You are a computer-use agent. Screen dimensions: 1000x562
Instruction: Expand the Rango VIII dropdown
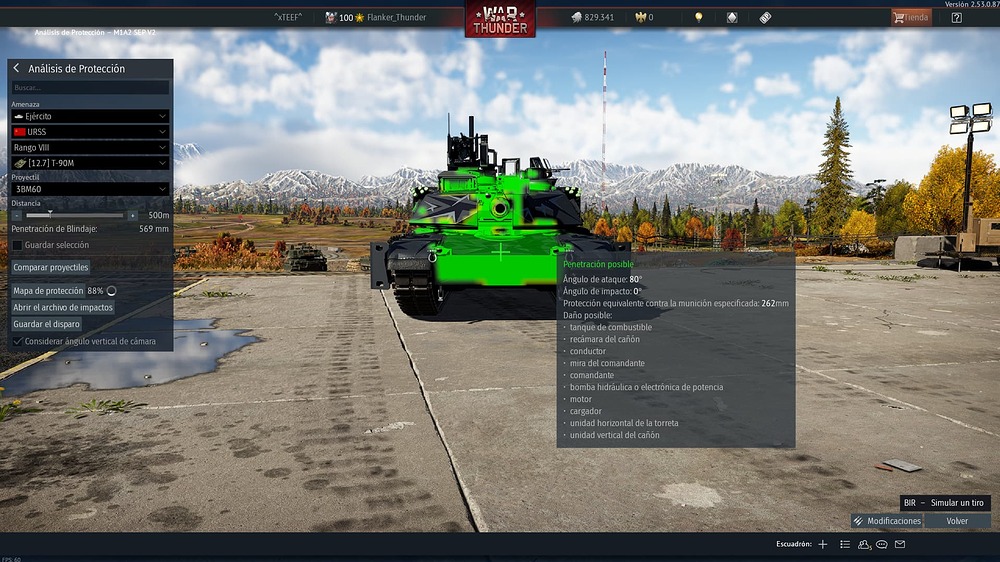[90, 148]
